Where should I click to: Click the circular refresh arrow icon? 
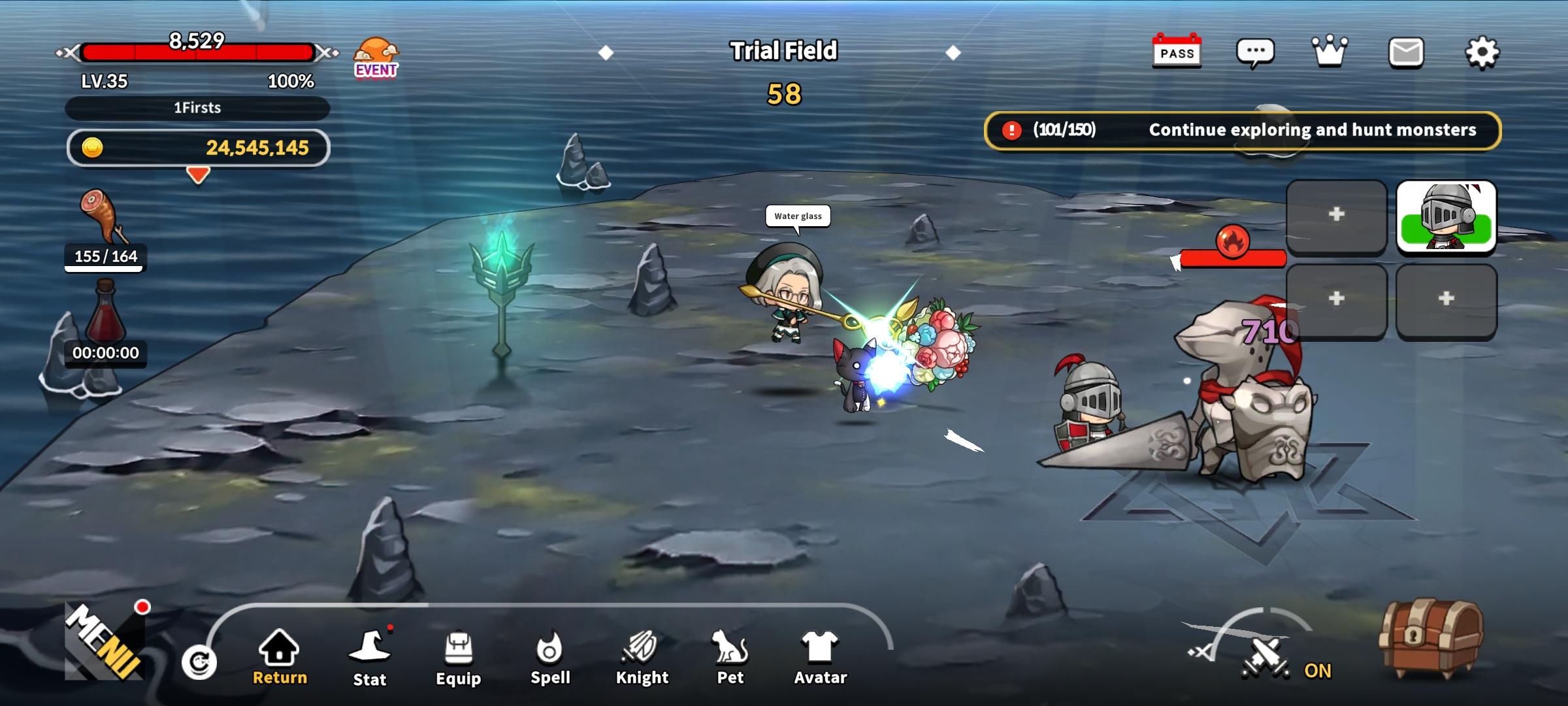coord(199,663)
